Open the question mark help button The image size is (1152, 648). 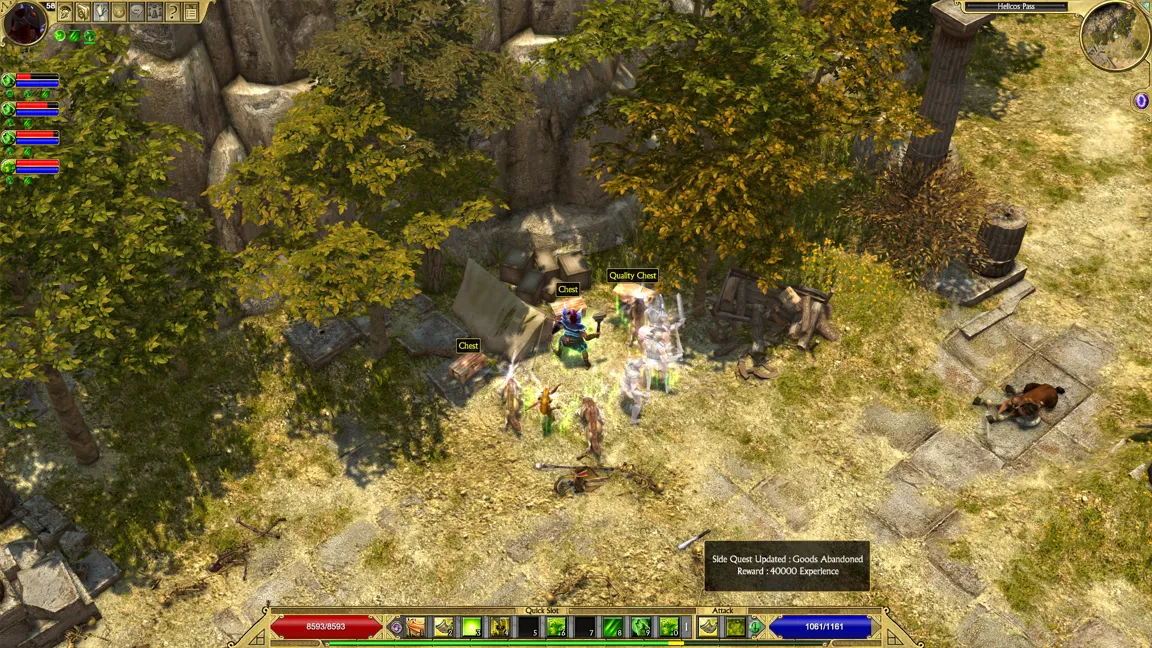click(173, 12)
